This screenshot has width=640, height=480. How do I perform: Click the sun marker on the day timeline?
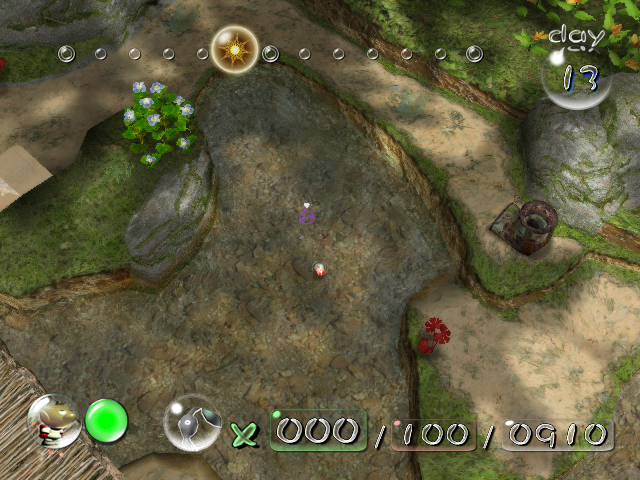click(x=235, y=48)
